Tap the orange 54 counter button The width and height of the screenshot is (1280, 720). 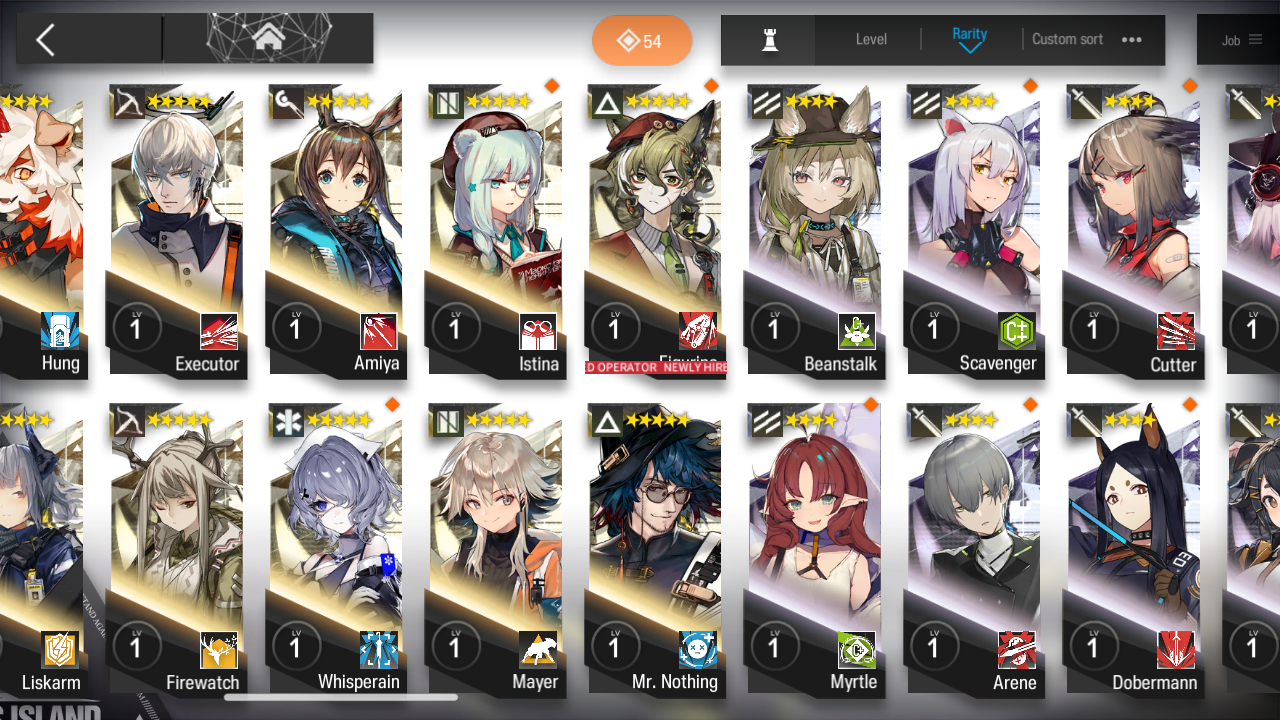coord(641,41)
